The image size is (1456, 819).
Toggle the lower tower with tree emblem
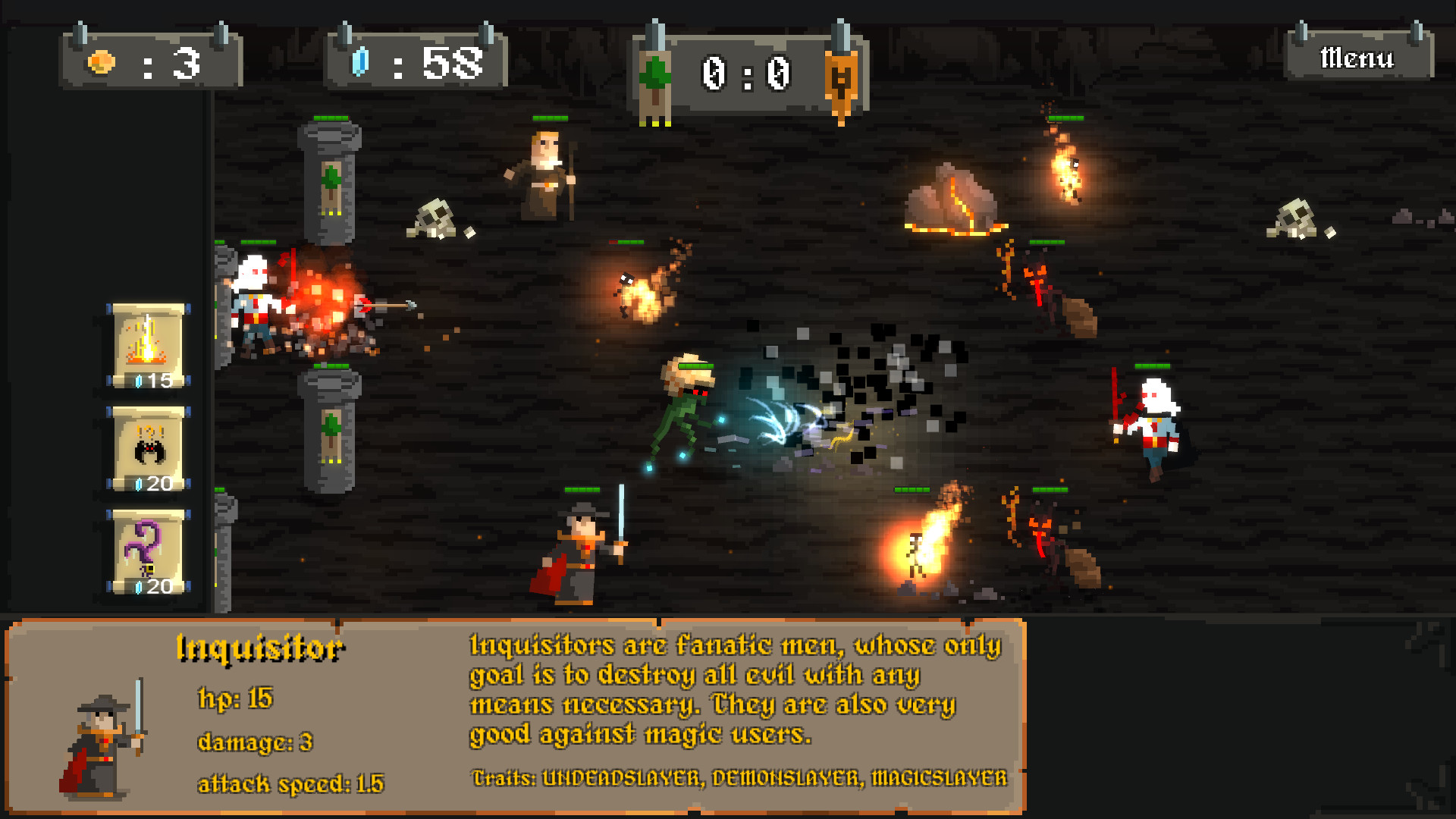(x=331, y=432)
